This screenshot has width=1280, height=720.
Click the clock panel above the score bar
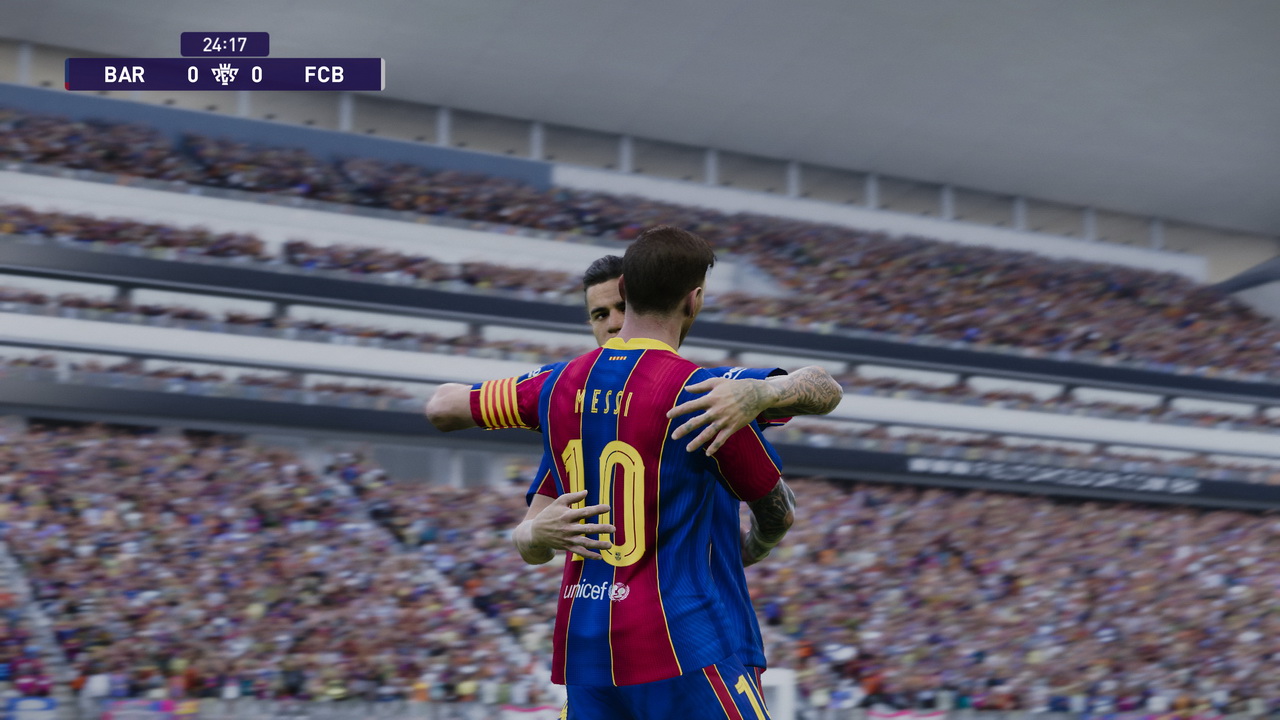[224, 43]
